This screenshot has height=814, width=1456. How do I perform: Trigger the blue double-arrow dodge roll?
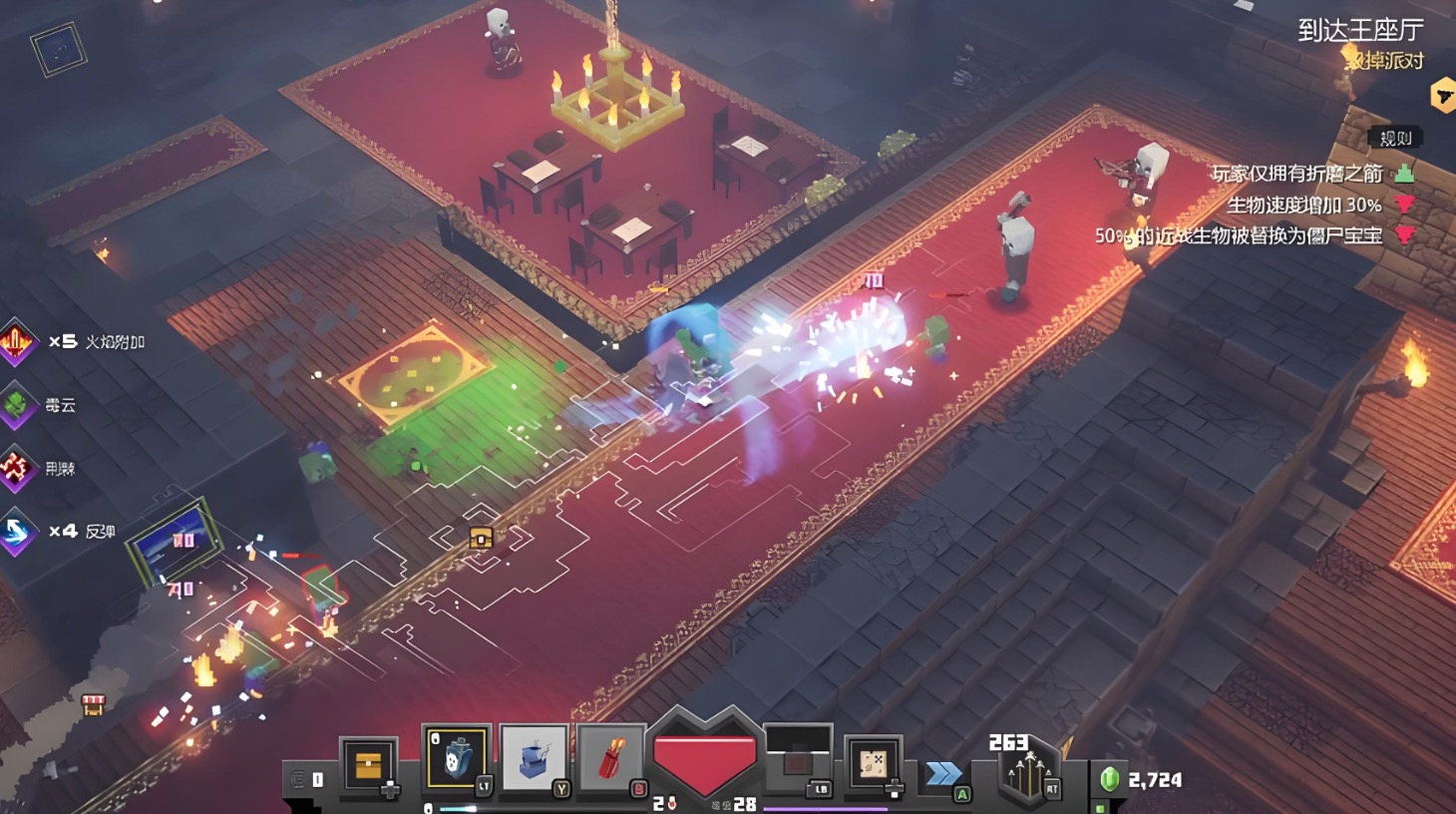(x=943, y=773)
